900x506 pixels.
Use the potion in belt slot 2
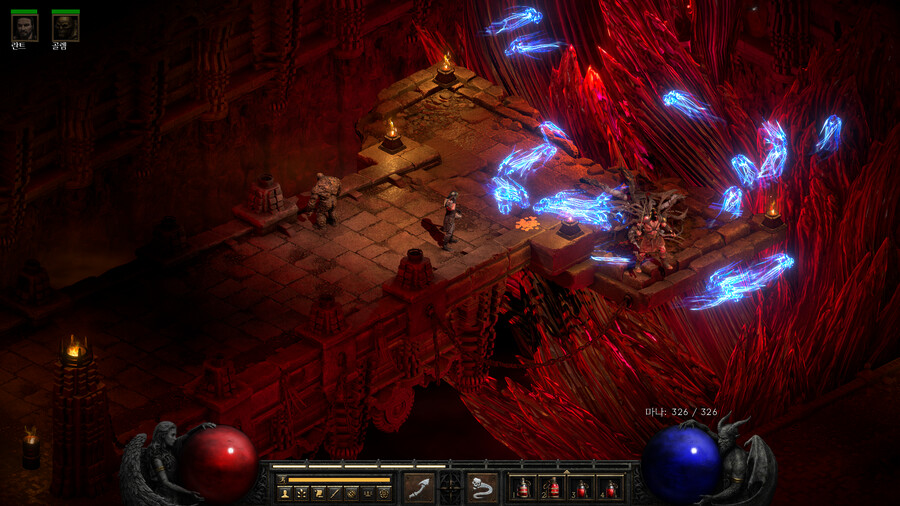(x=552, y=488)
